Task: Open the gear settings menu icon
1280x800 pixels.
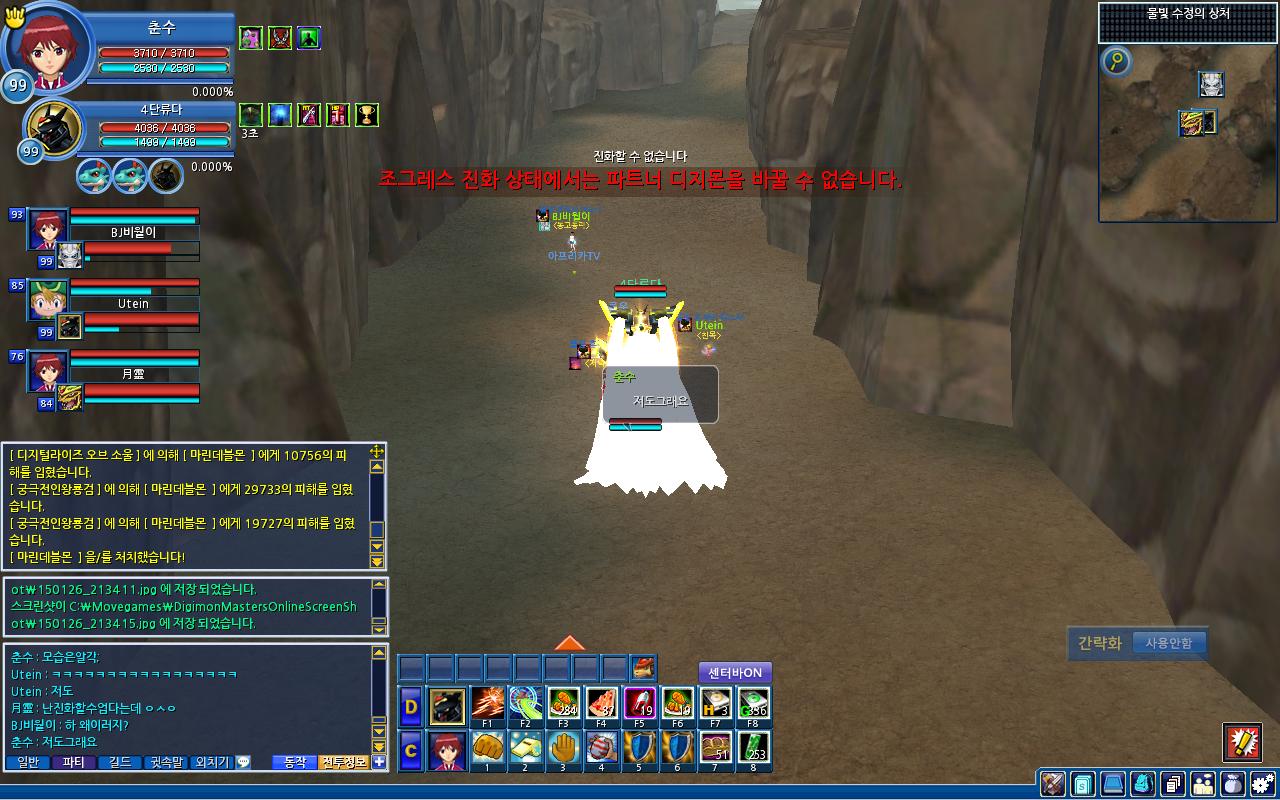Action: point(1263,783)
